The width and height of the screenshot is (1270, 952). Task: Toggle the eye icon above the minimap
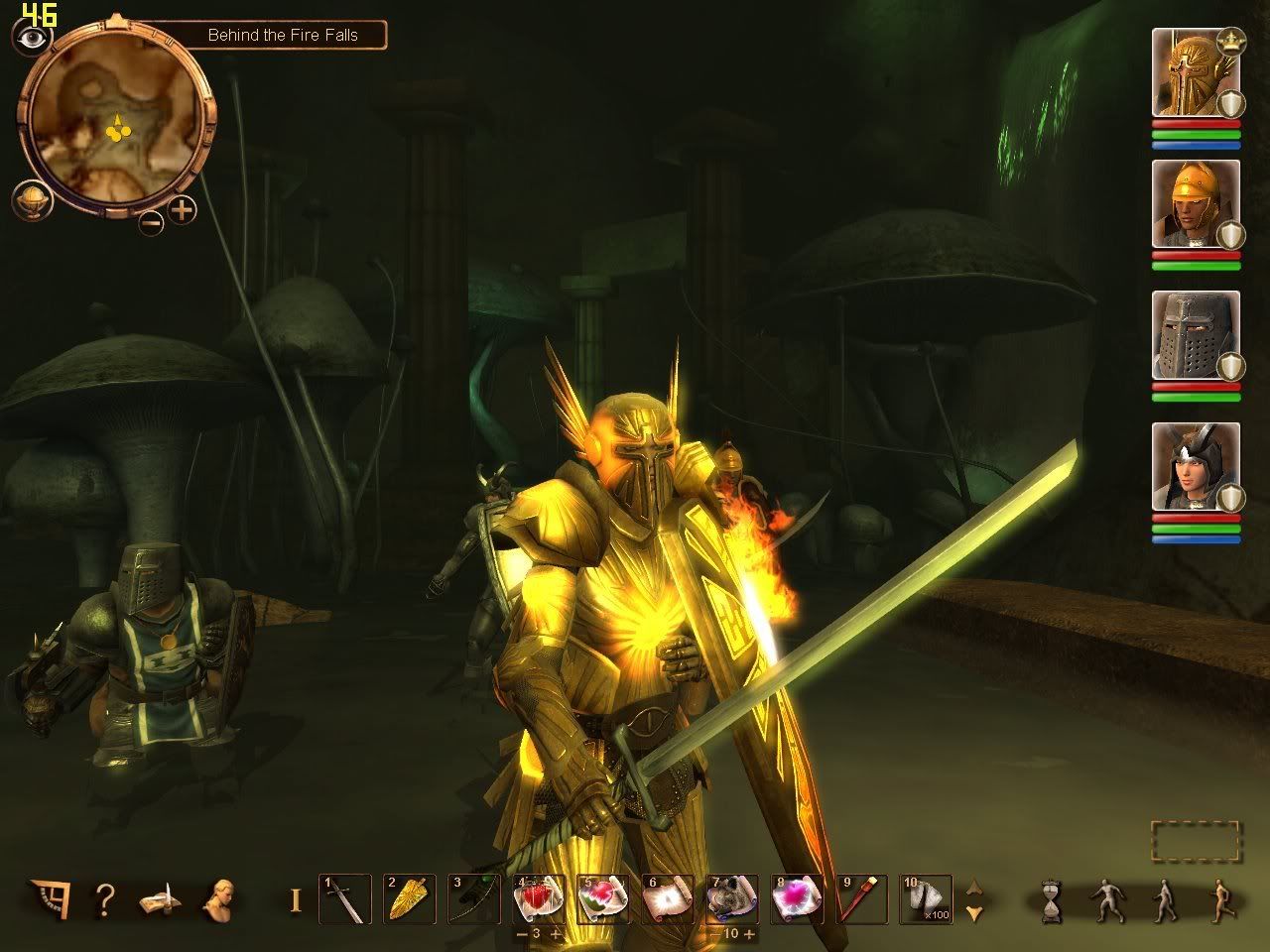[x=31, y=38]
